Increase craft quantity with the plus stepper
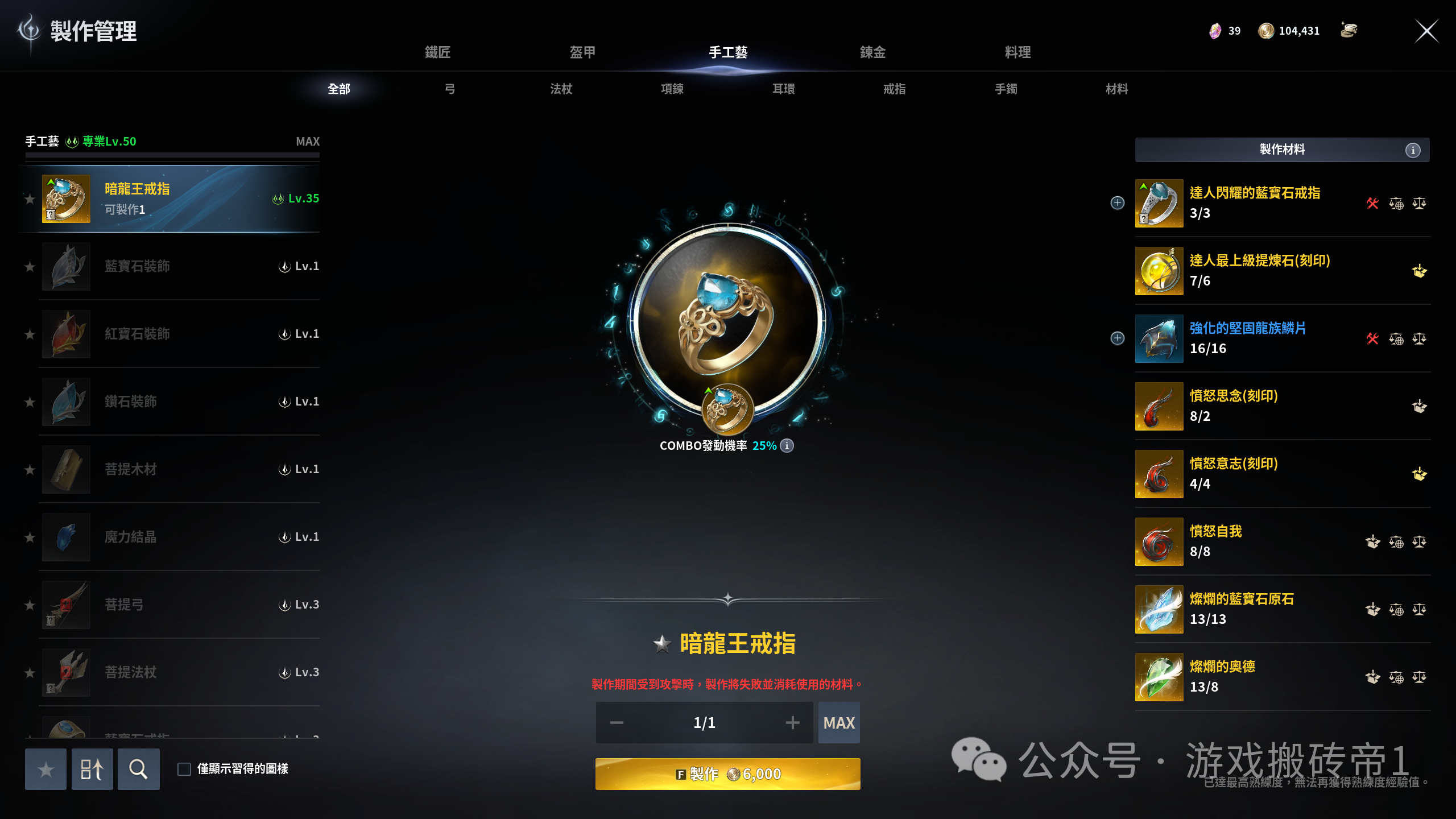The height and width of the screenshot is (819, 1456). tap(793, 722)
